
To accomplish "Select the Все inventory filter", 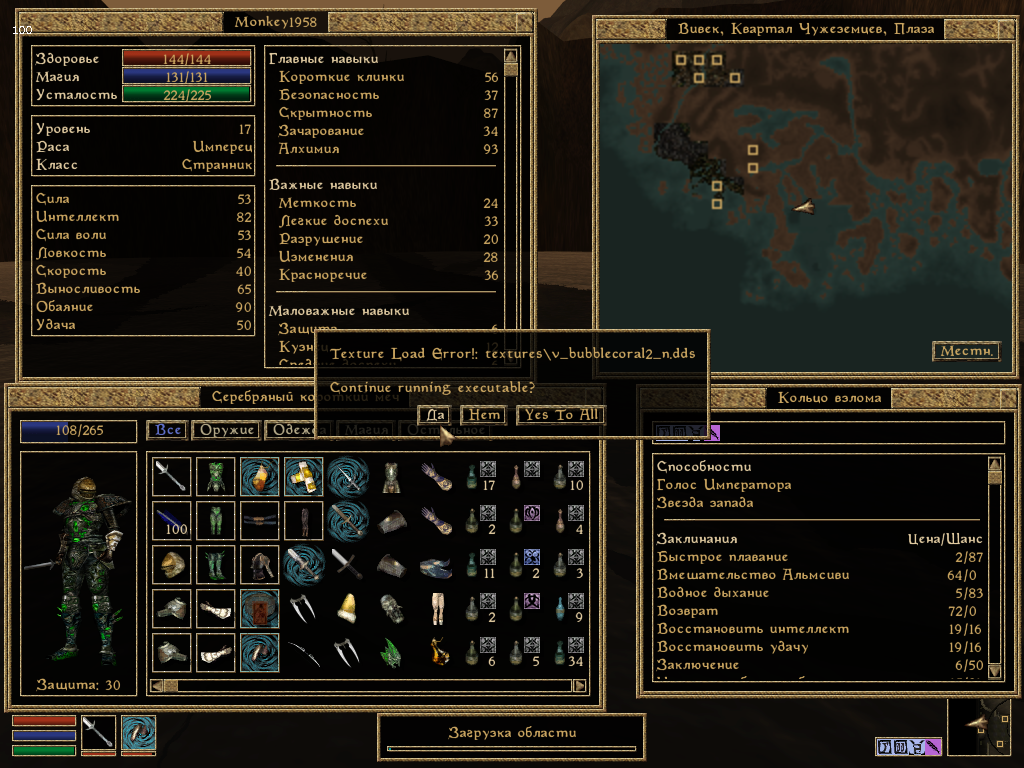I will [x=167, y=430].
